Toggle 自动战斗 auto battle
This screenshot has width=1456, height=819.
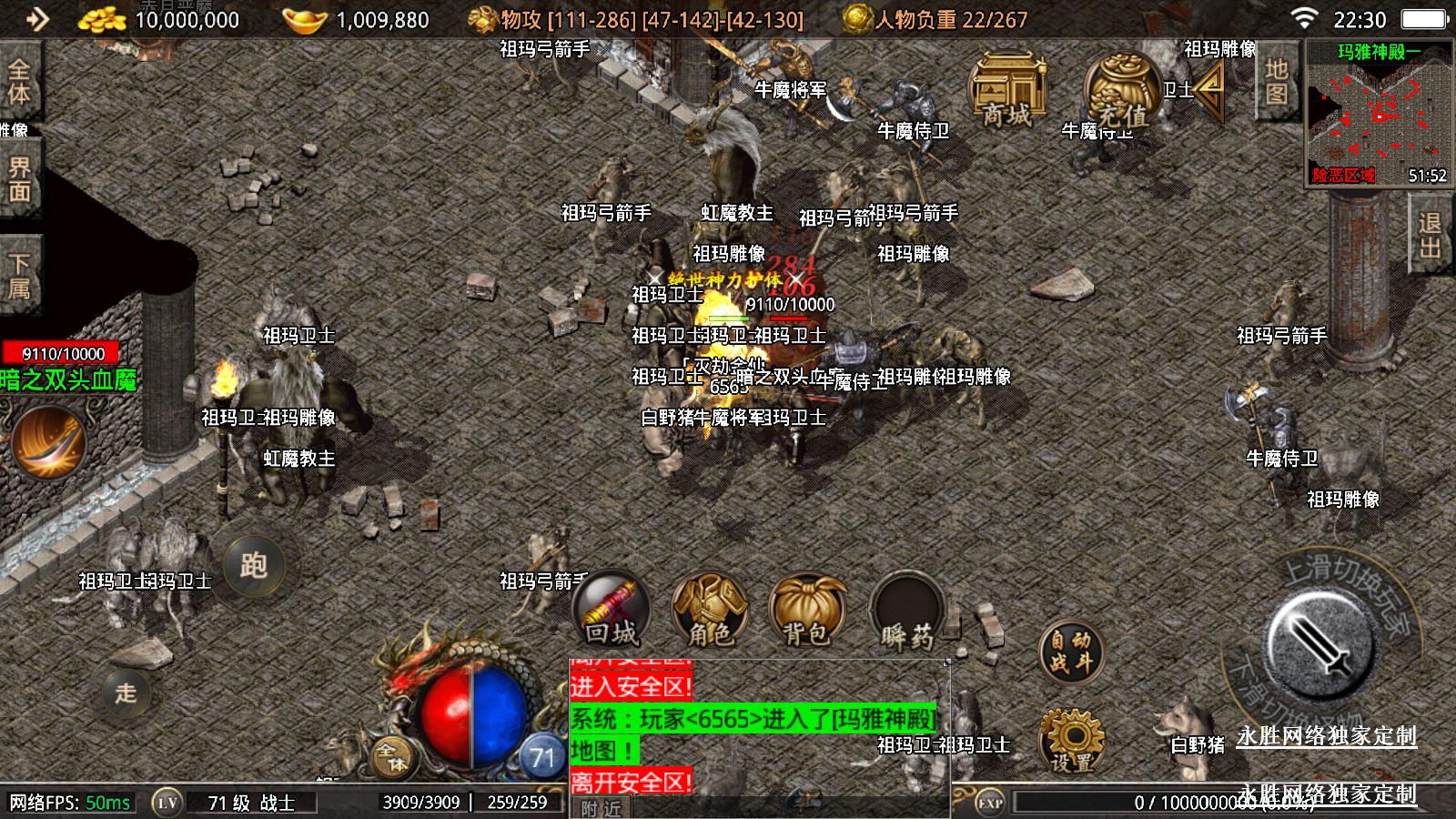click(x=1071, y=652)
